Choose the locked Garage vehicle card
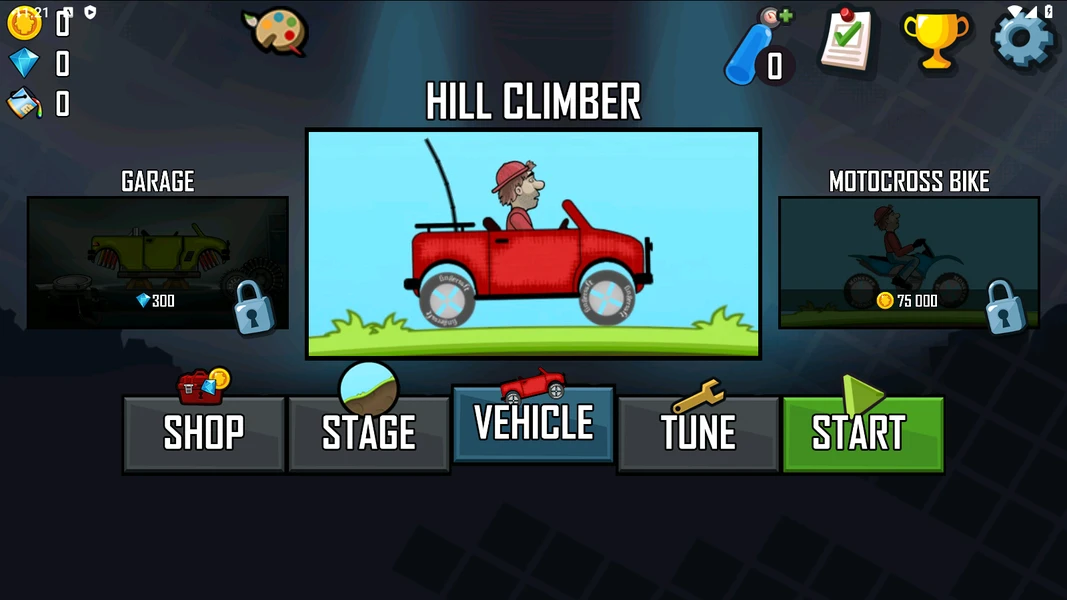 click(x=158, y=262)
